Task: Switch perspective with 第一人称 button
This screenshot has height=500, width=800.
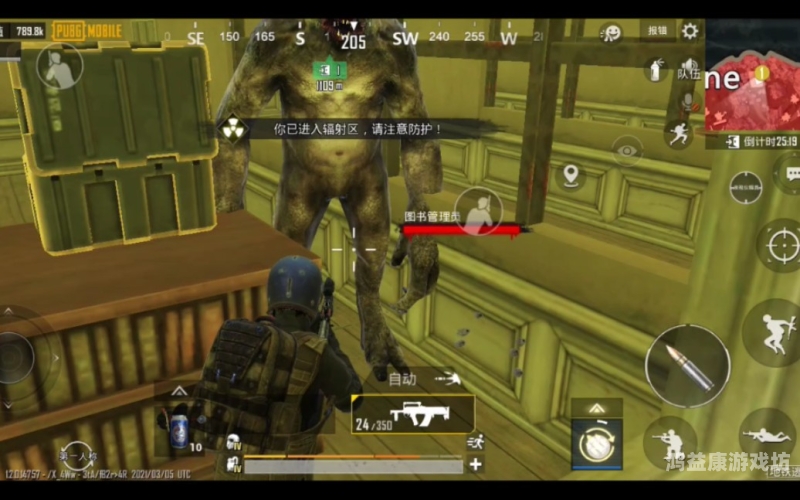Action: point(77,455)
